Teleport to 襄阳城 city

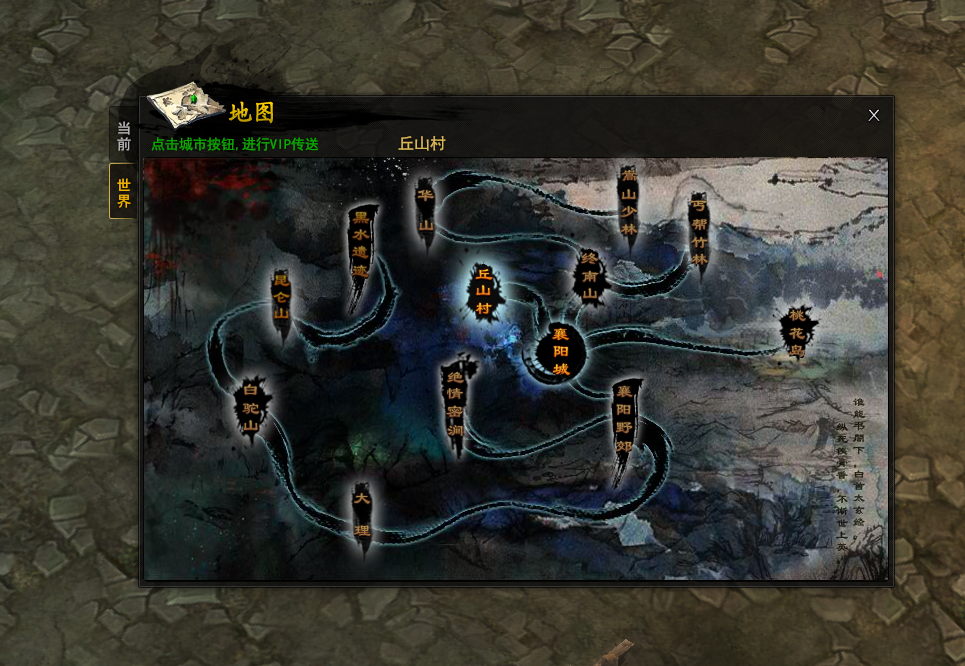click(560, 352)
